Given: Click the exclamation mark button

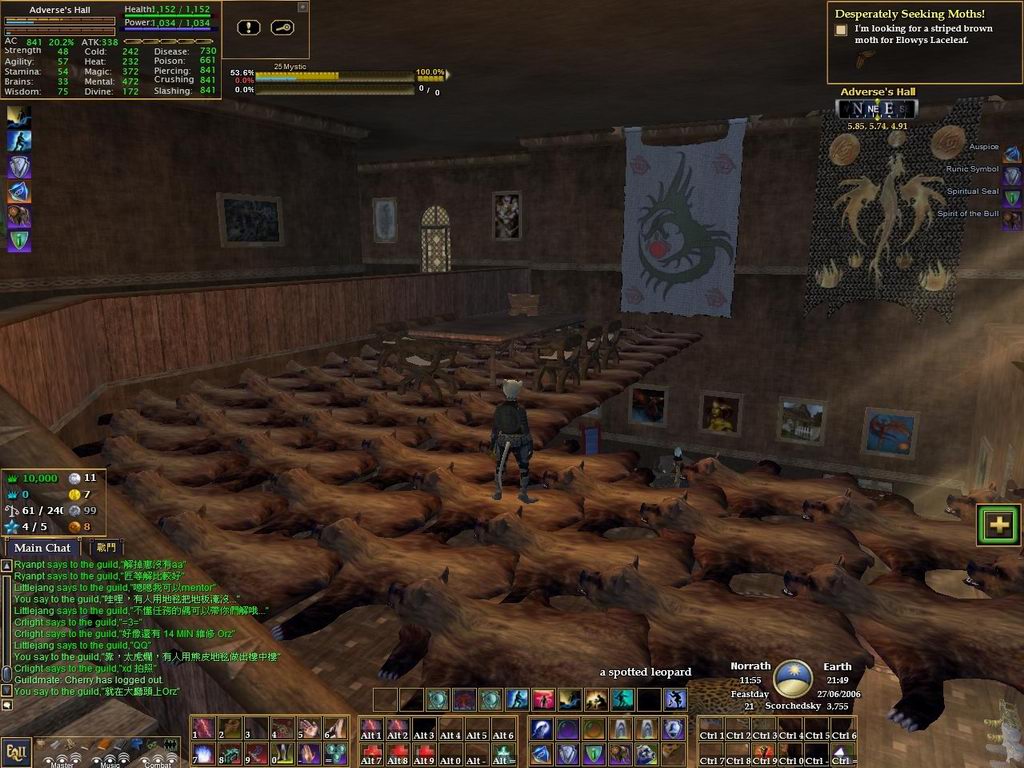Looking at the screenshot, I should point(249,28).
